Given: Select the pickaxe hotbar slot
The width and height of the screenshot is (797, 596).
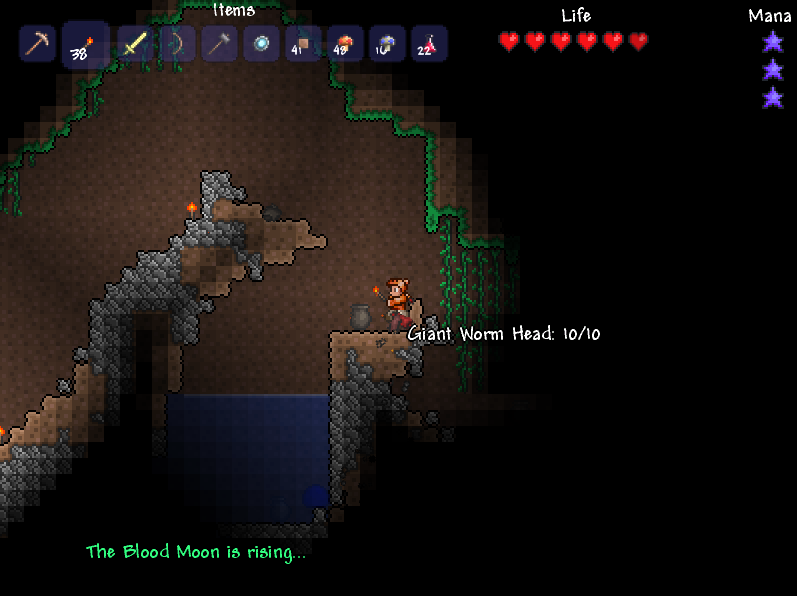Looking at the screenshot, I should [x=37, y=44].
